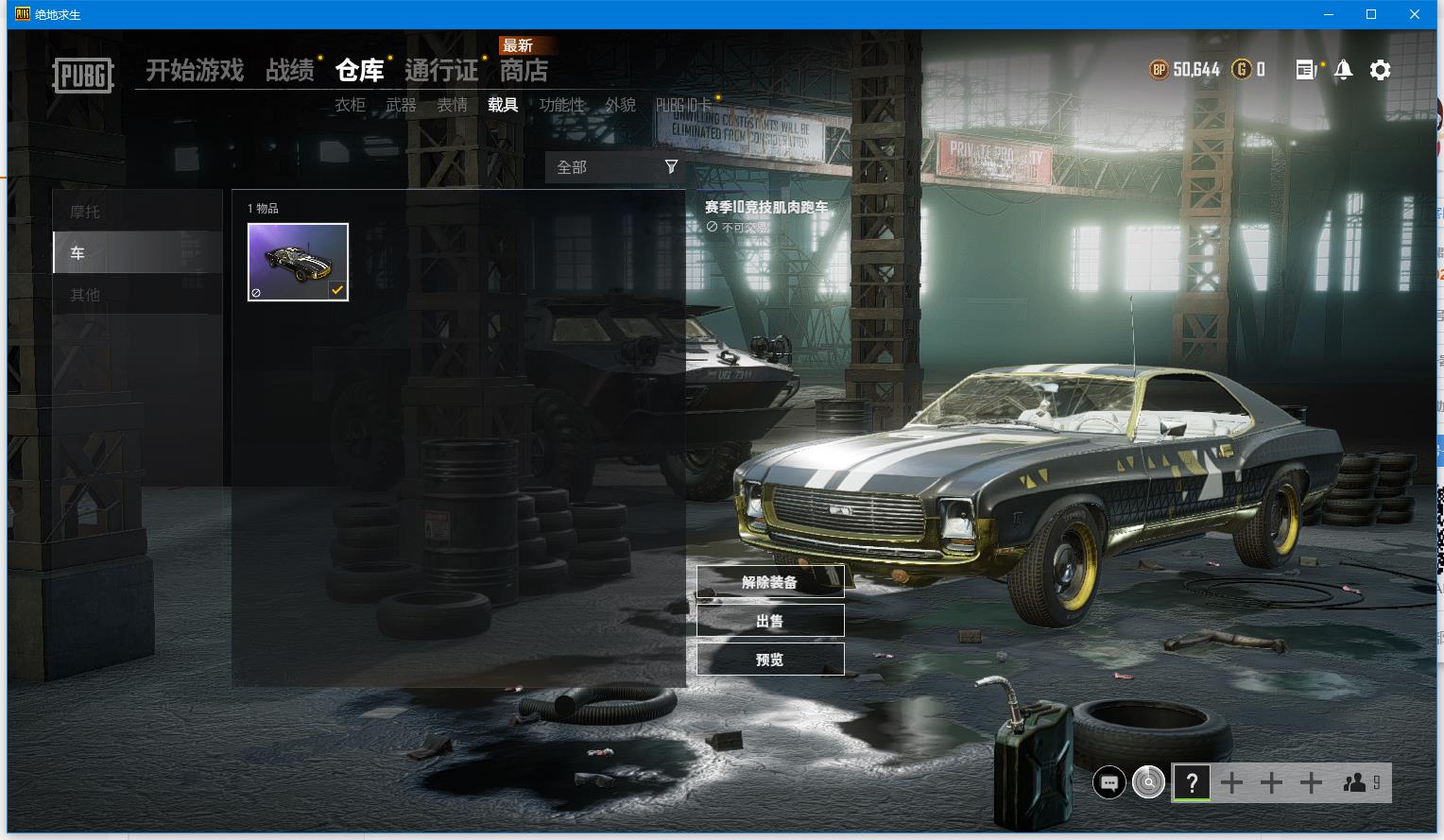Open the 开始游戏 (Start Game) tab
The image size is (1444, 840).
(x=195, y=71)
